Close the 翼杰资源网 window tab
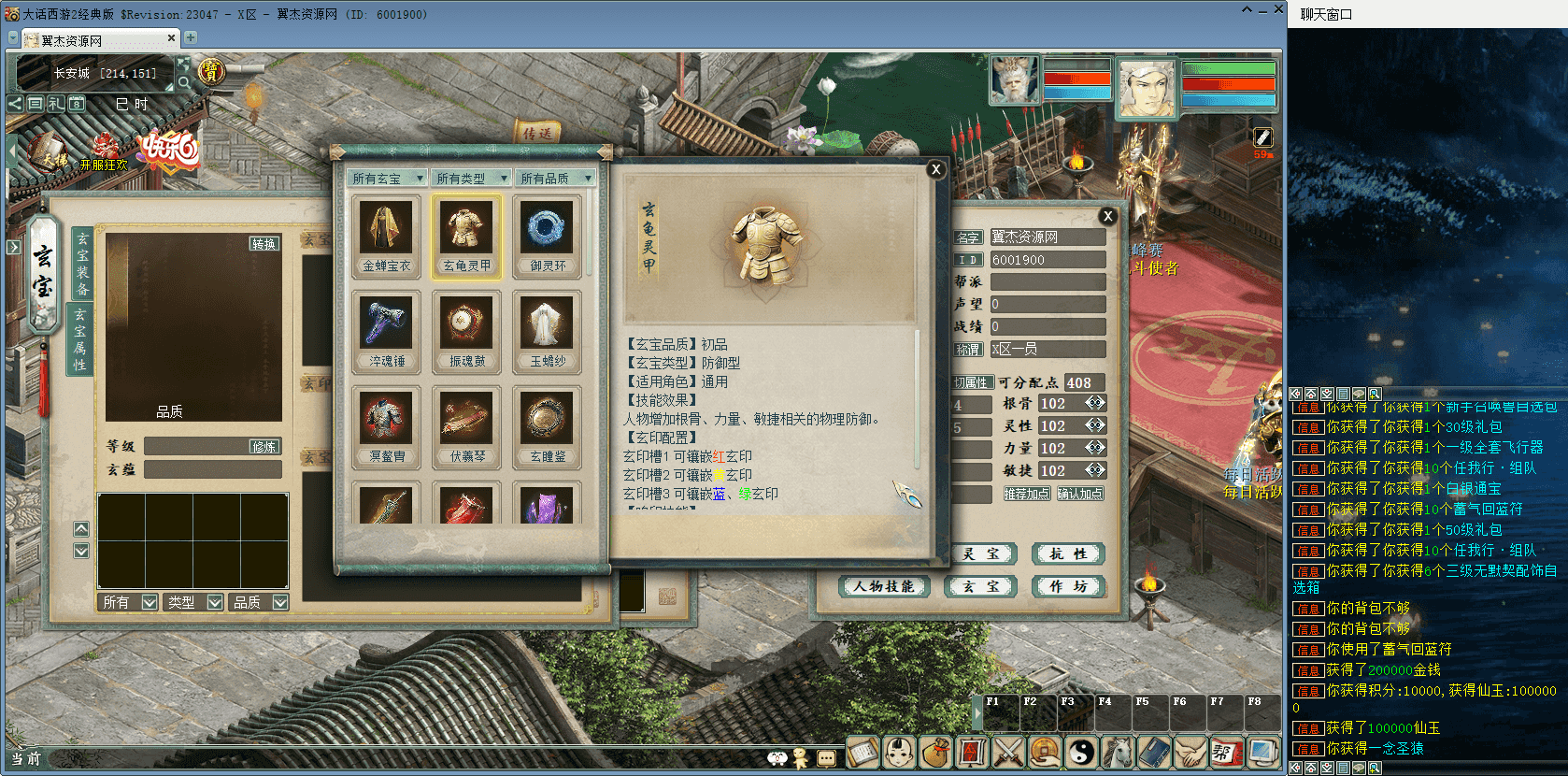This screenshot has width=1568, height=776. tap(171, 38)
